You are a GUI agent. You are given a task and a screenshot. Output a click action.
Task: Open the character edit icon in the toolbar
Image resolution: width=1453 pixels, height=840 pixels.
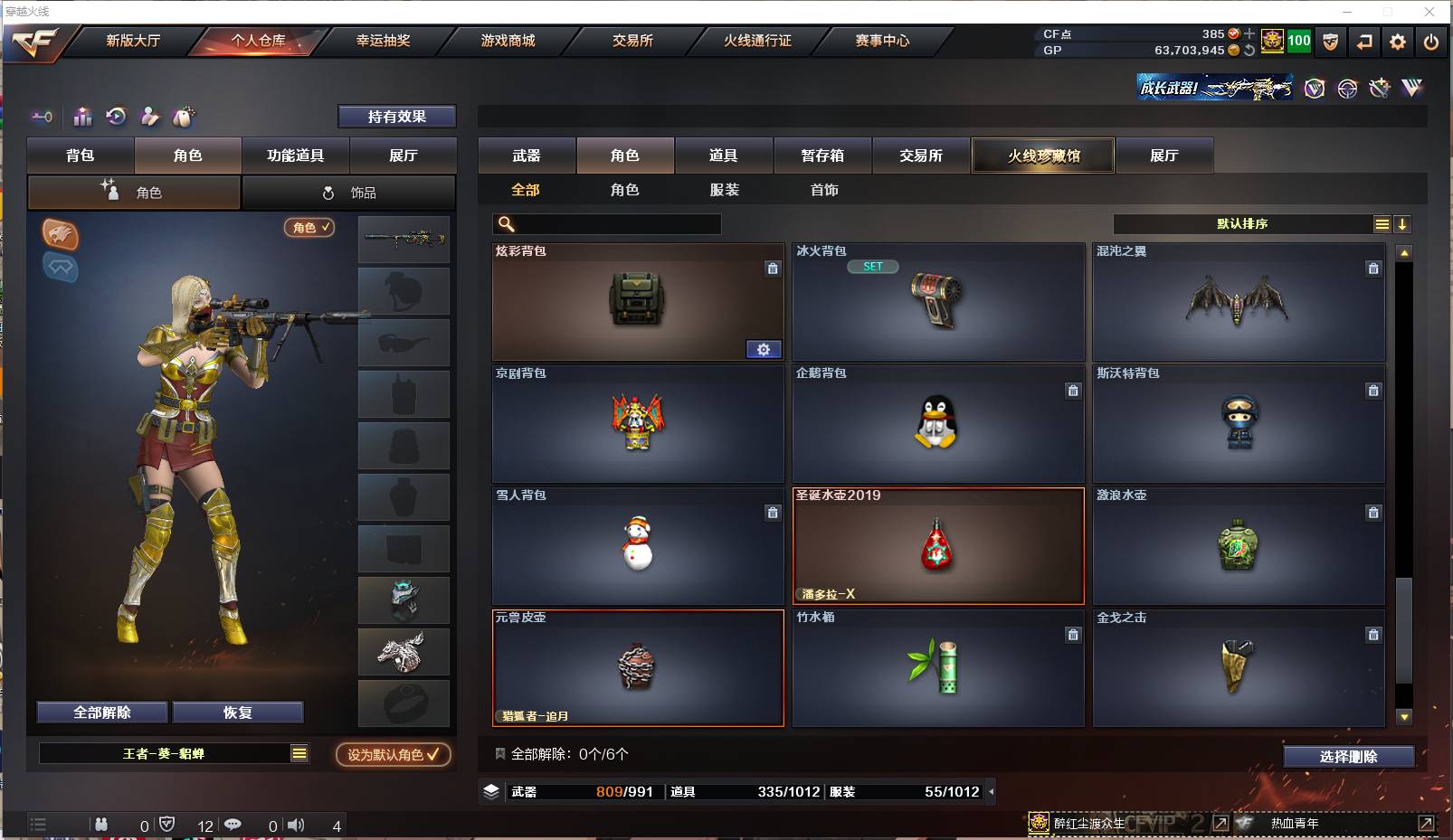coord(148,117)
